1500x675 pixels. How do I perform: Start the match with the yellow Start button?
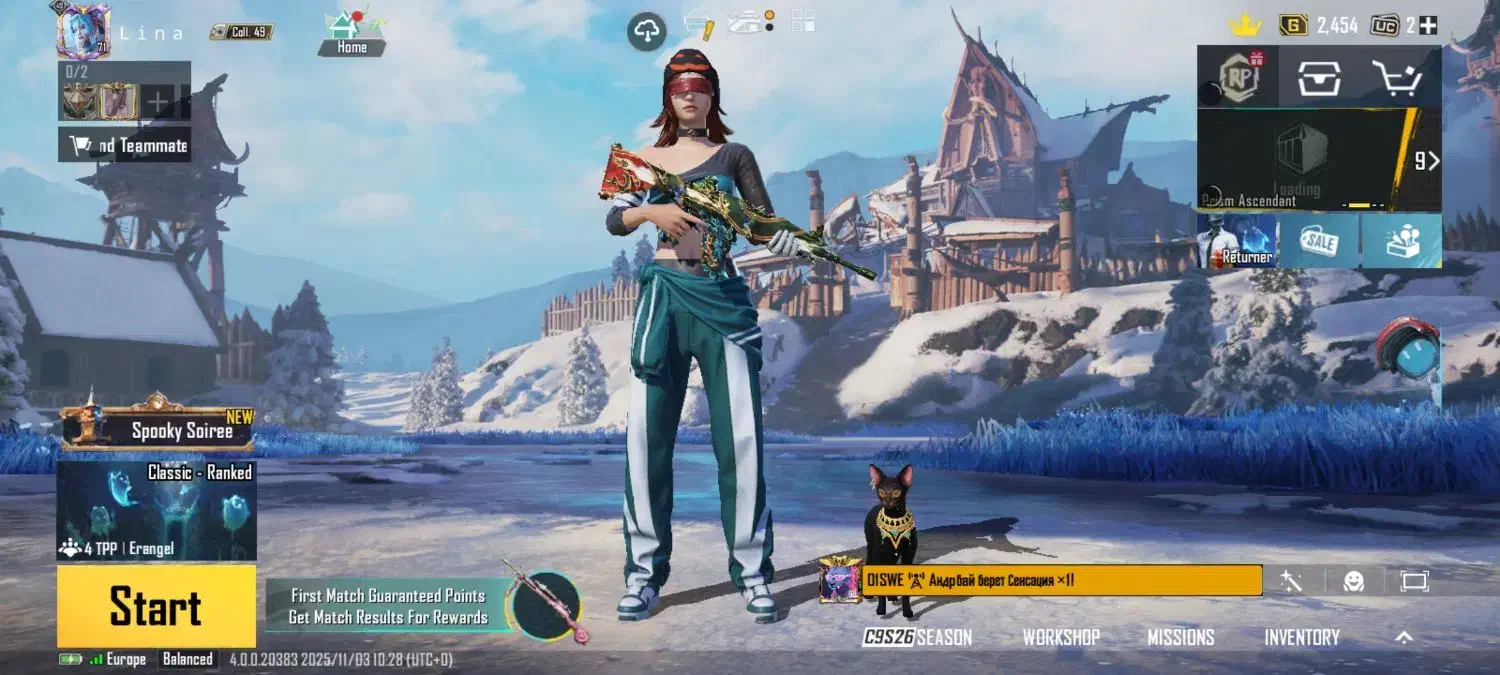[156, 606]
